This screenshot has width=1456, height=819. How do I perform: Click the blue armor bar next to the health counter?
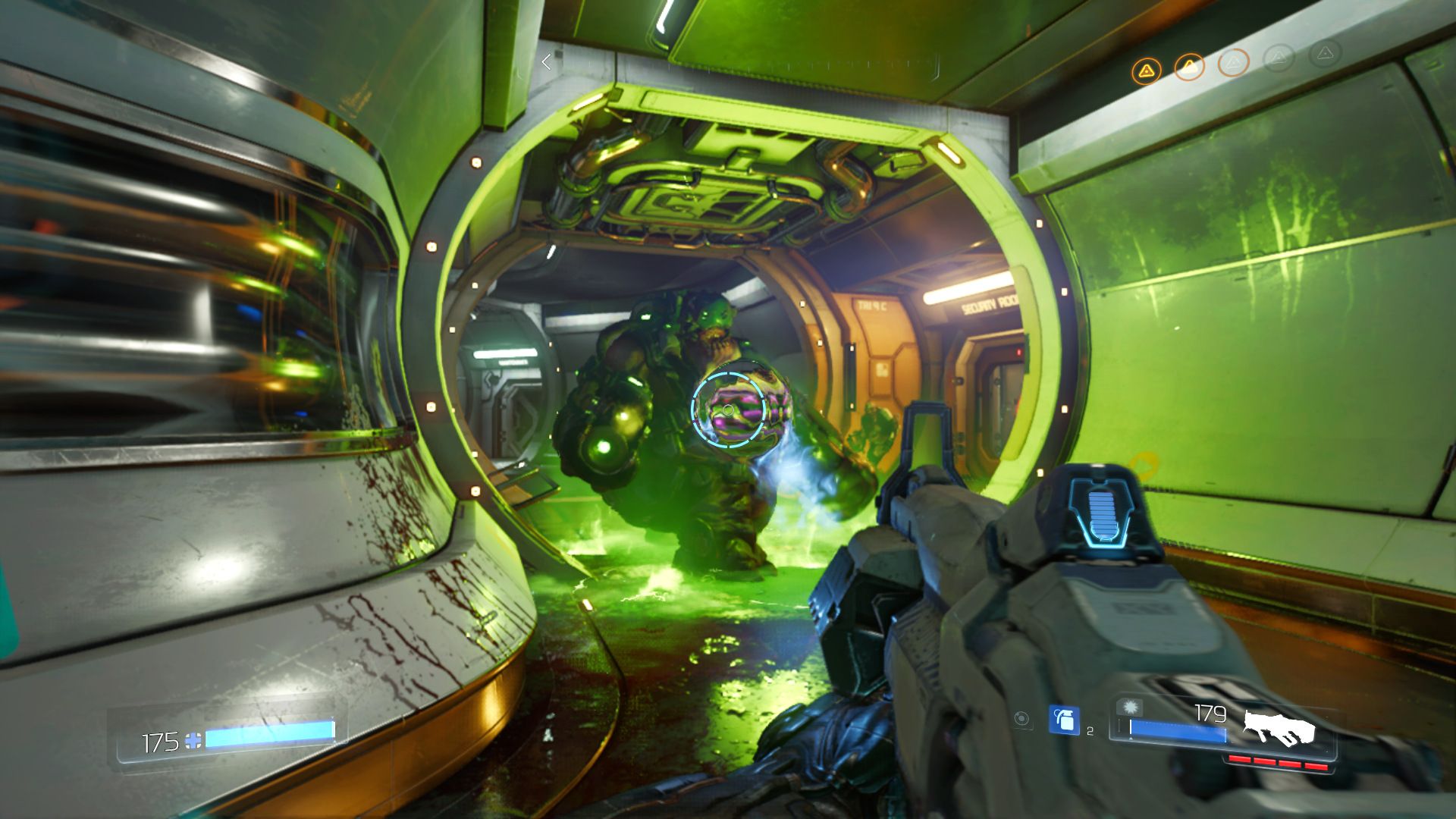269,735
